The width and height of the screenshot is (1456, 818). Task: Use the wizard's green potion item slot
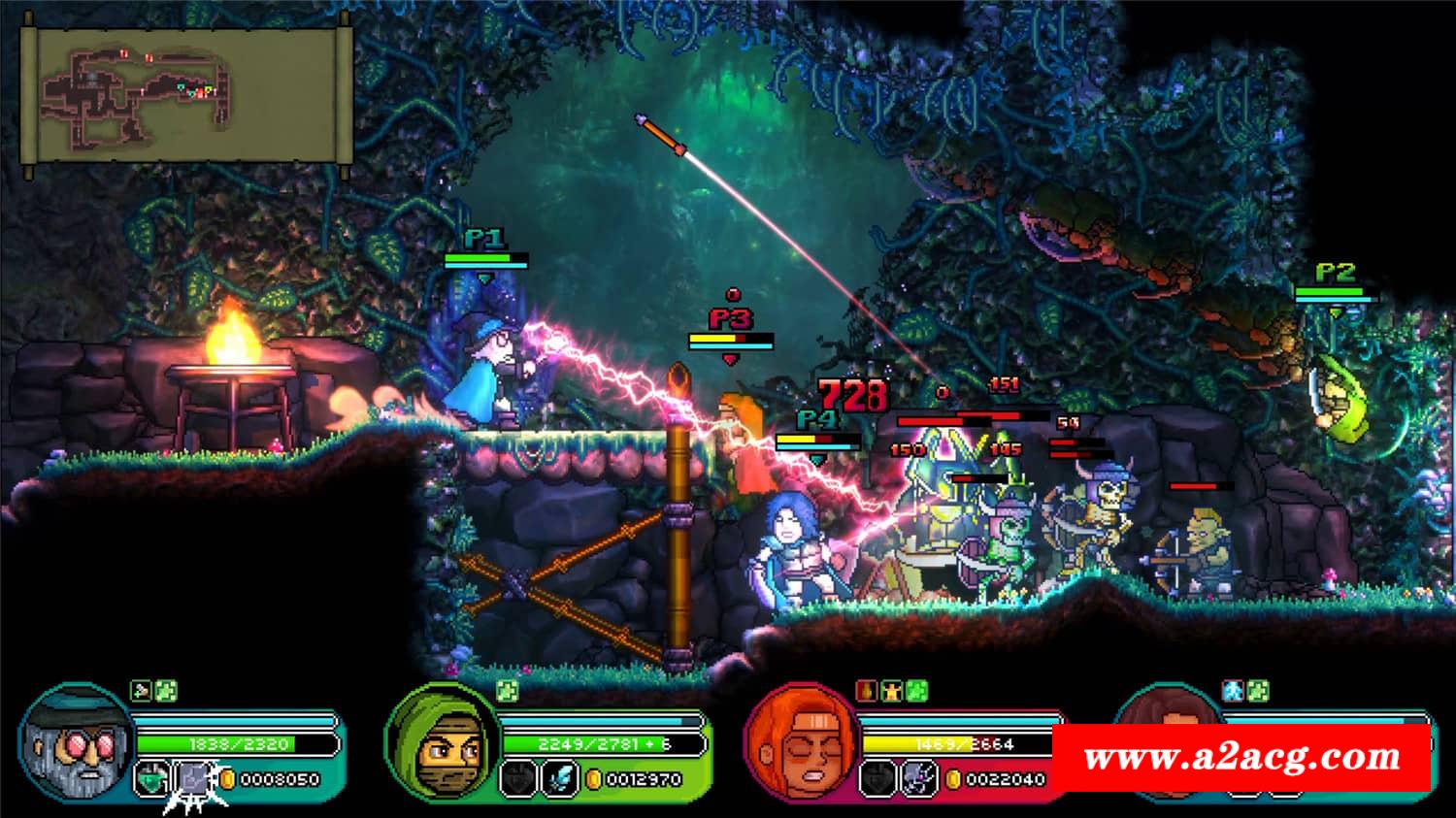(x=149, y=778)
